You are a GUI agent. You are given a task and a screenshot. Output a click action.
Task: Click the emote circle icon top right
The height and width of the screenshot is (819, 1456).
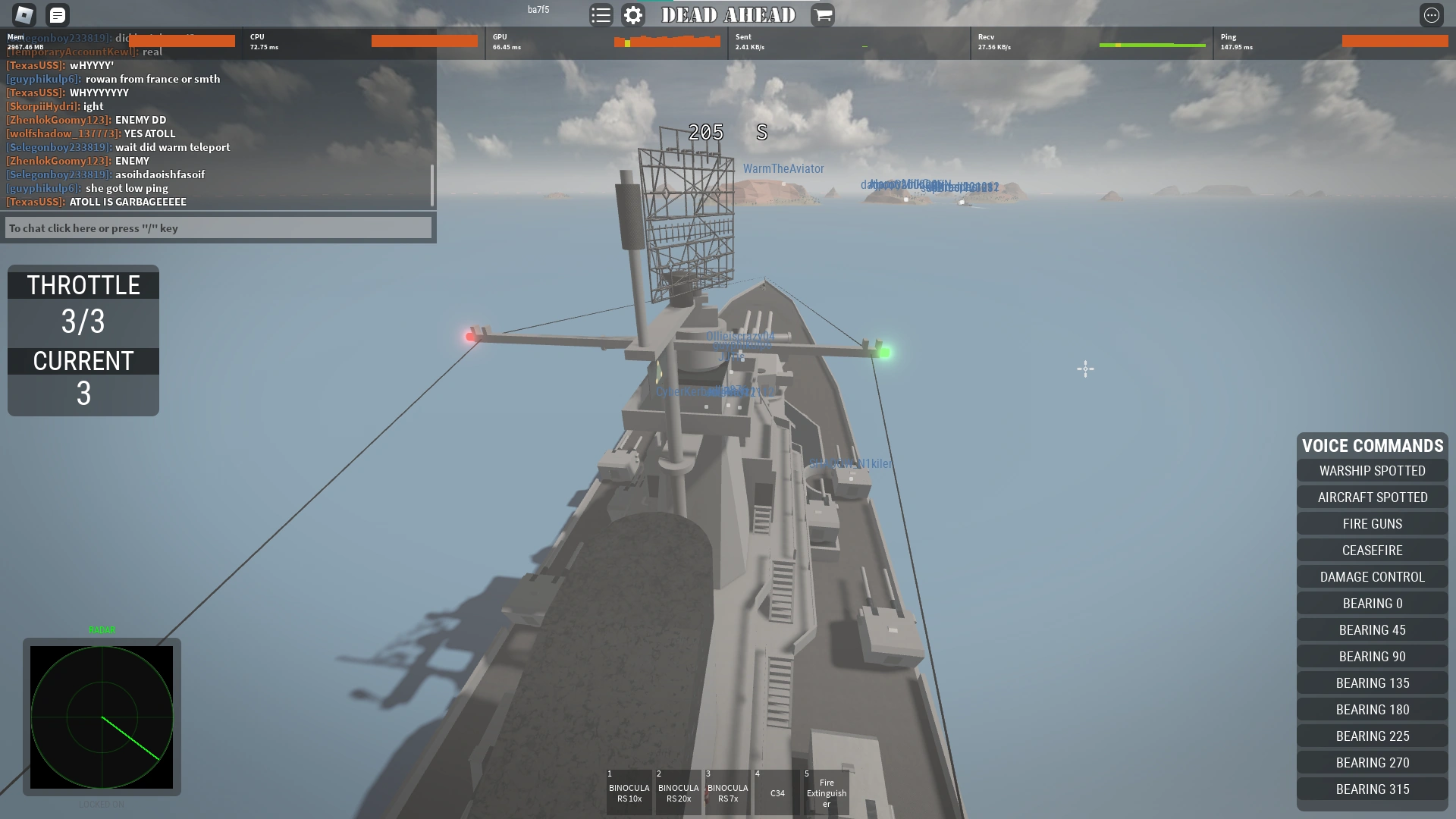click(1433, 14)
